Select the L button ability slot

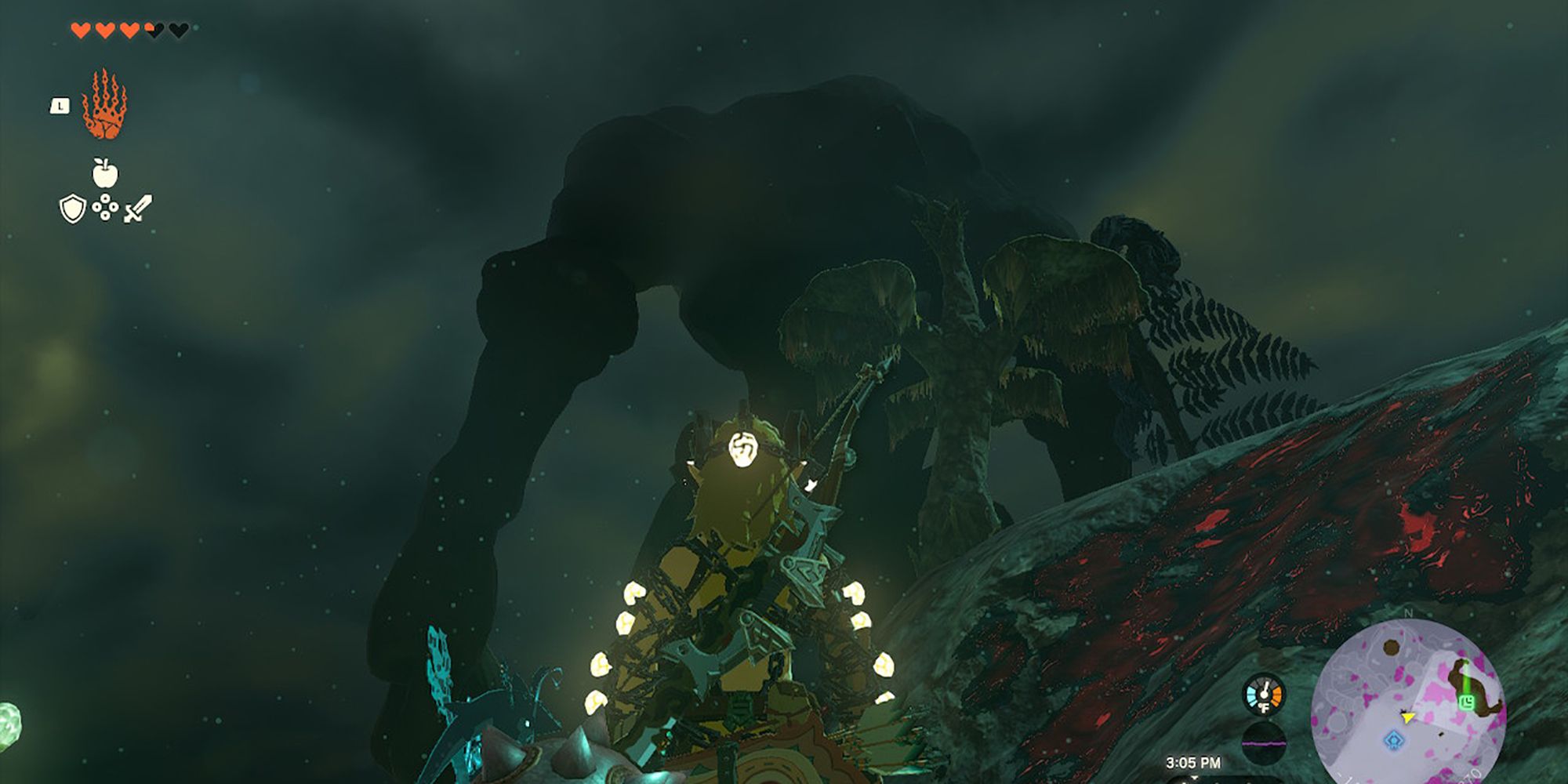pos(60,107)
